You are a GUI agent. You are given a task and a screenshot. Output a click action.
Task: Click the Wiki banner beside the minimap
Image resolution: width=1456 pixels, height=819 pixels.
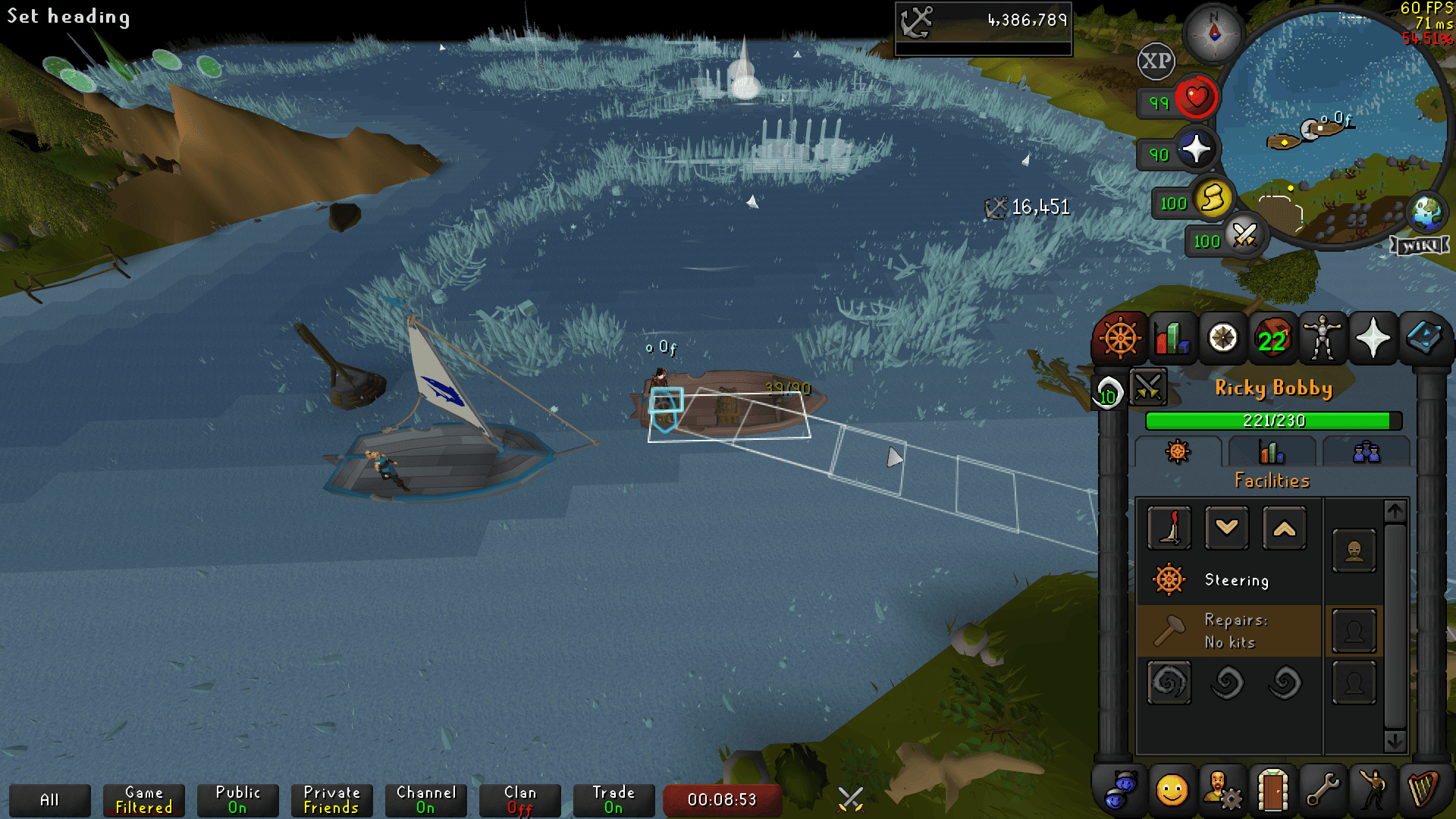[1421, 244]
